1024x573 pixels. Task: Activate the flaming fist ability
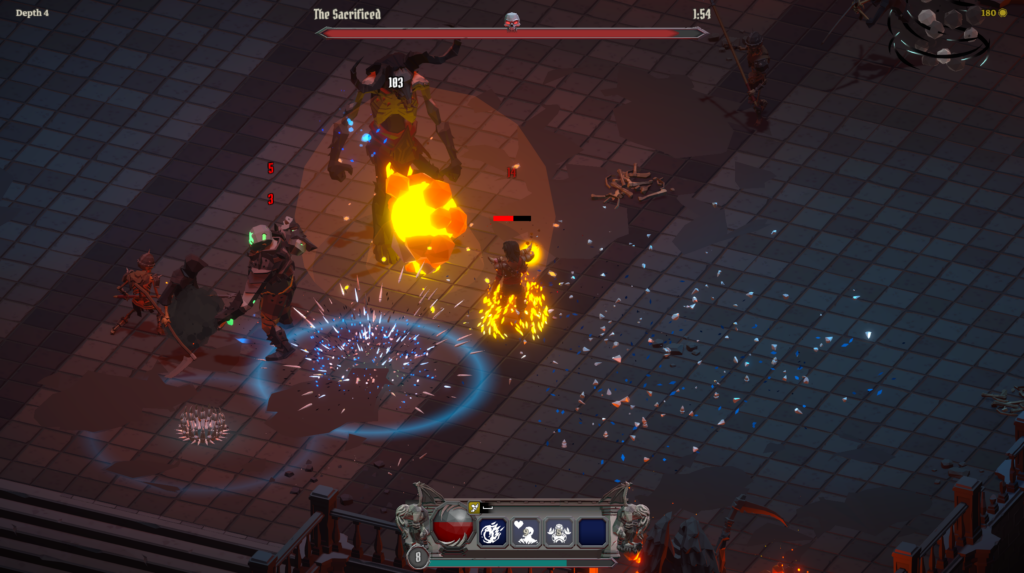coord(493,532)
